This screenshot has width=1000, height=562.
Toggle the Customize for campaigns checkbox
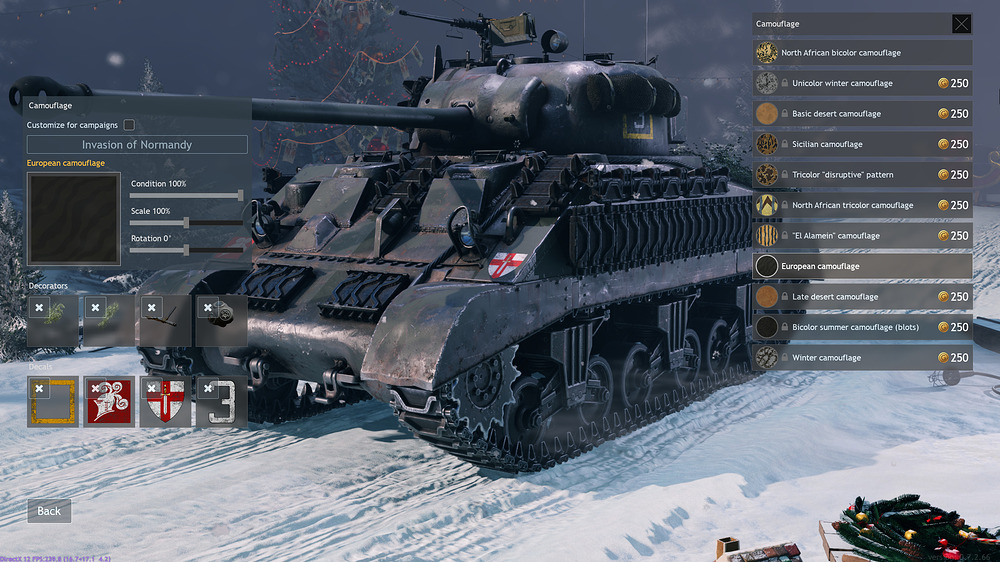pos(129,125)
